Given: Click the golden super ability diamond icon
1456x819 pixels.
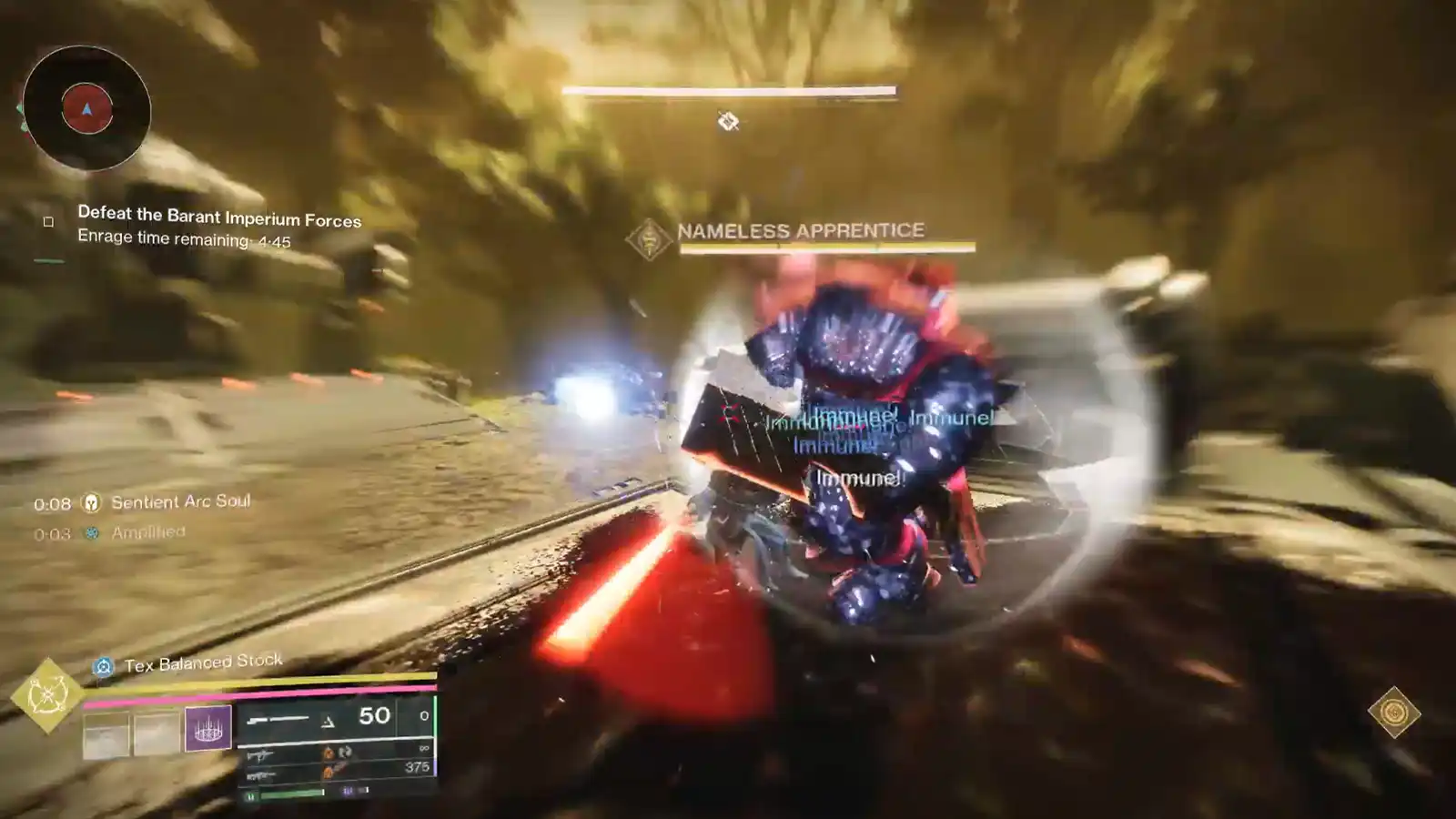Looking at the screenshot, I should pos(47,693).
